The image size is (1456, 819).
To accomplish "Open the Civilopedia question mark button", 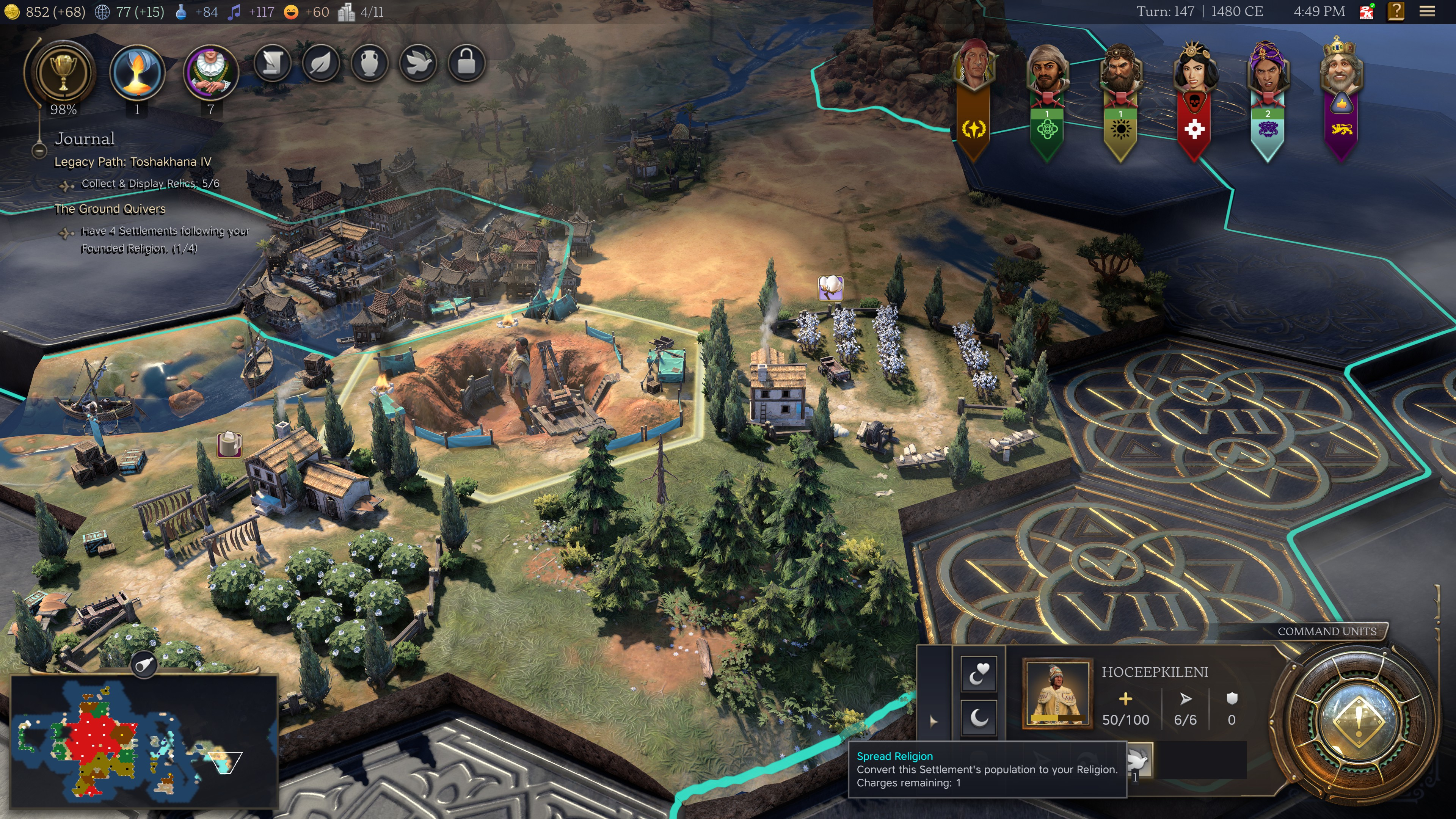I will click(x=1396, y=11).
